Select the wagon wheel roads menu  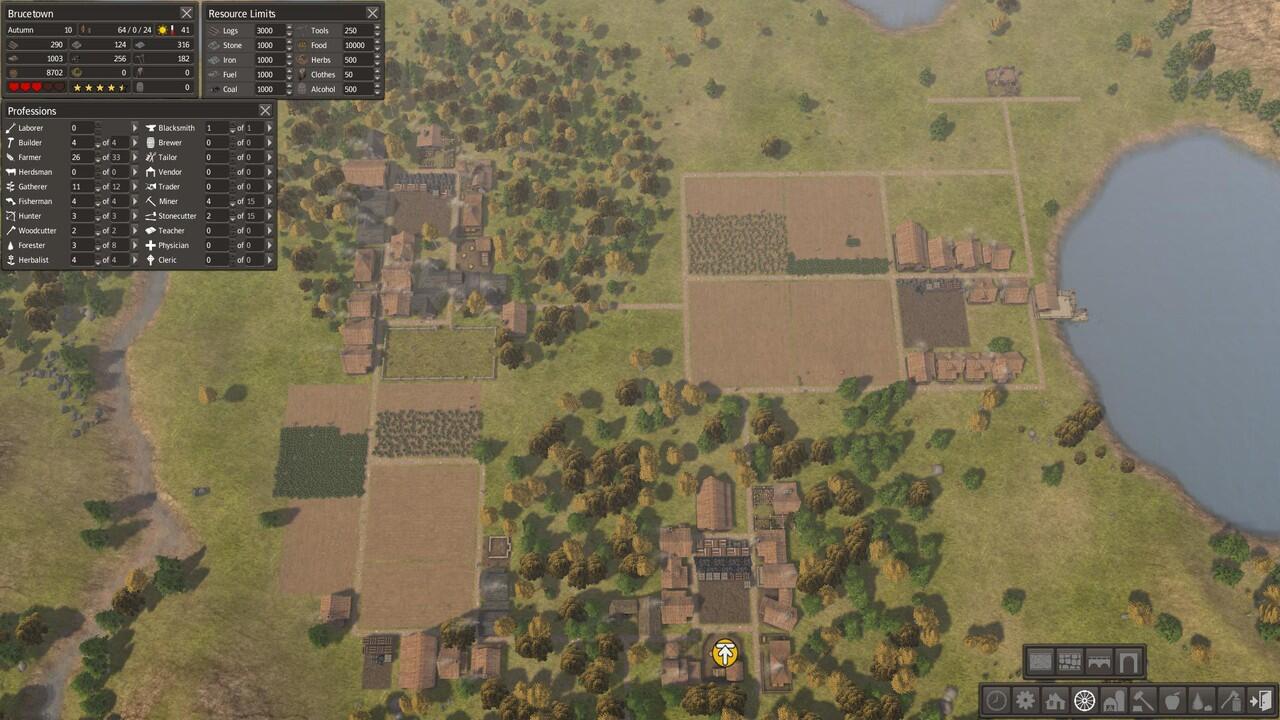1084,700
